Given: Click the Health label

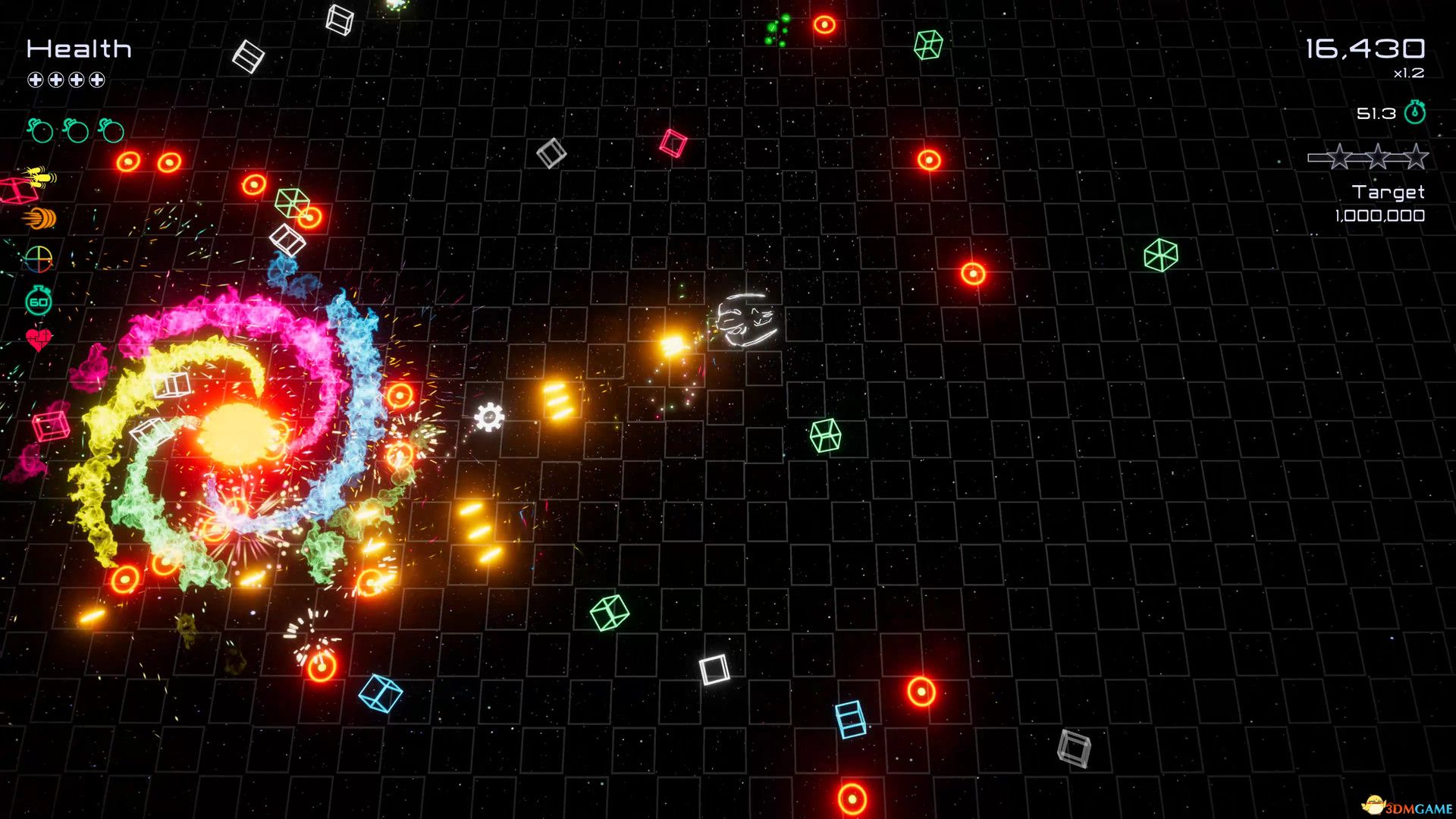Looking at the screenshot, I should (x=80, y=49).
